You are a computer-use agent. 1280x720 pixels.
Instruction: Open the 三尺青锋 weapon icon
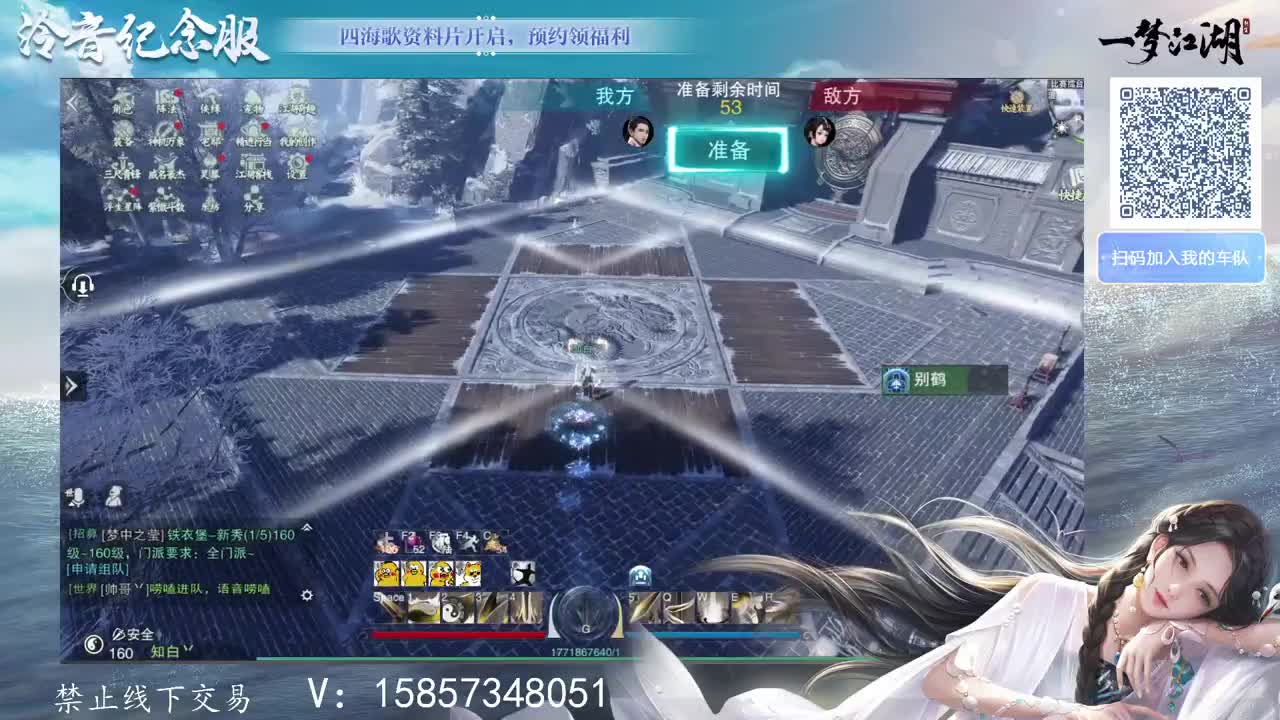click(x=123, y=166)
